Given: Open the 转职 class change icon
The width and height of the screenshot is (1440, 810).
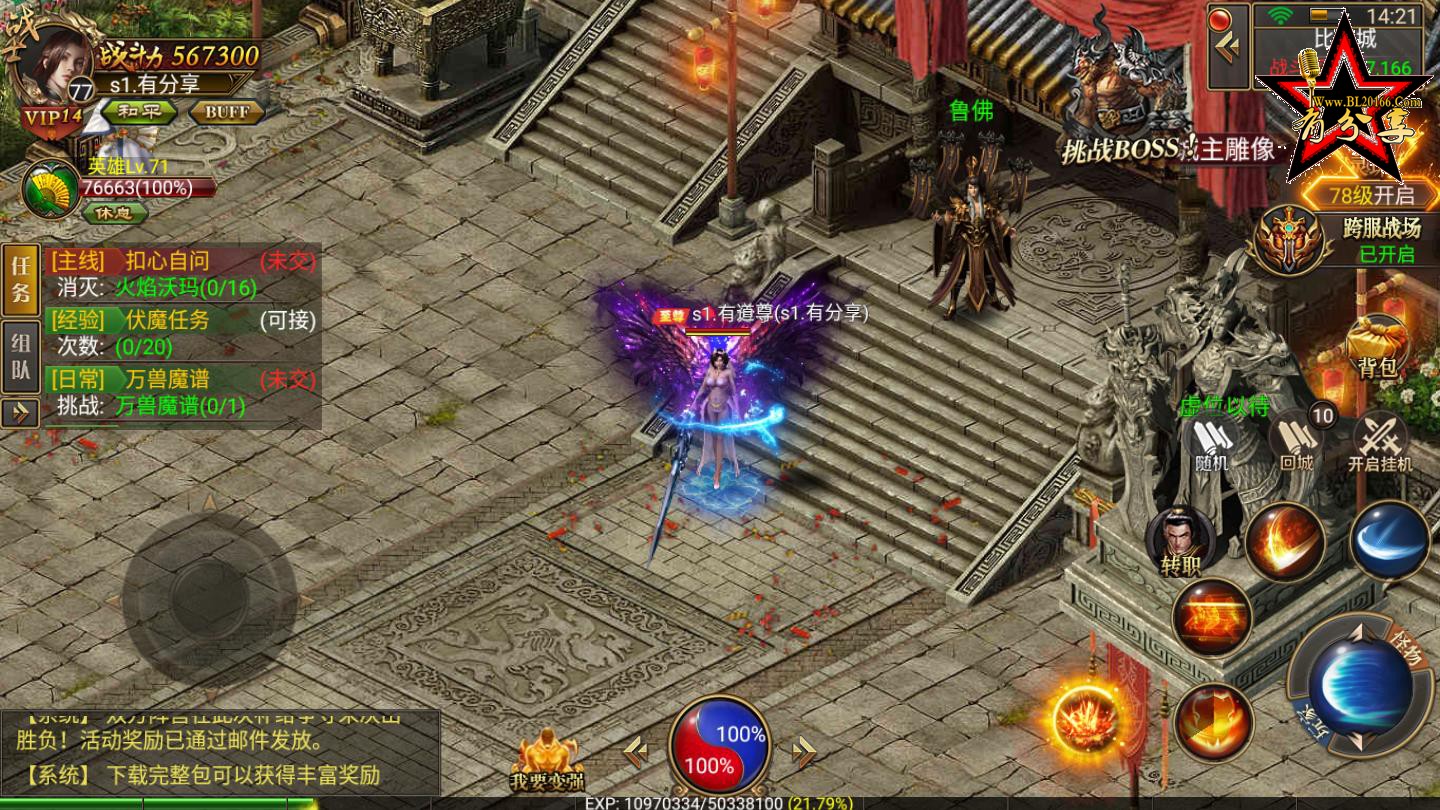Looking at the screenshot, I should pos(1180,541).
